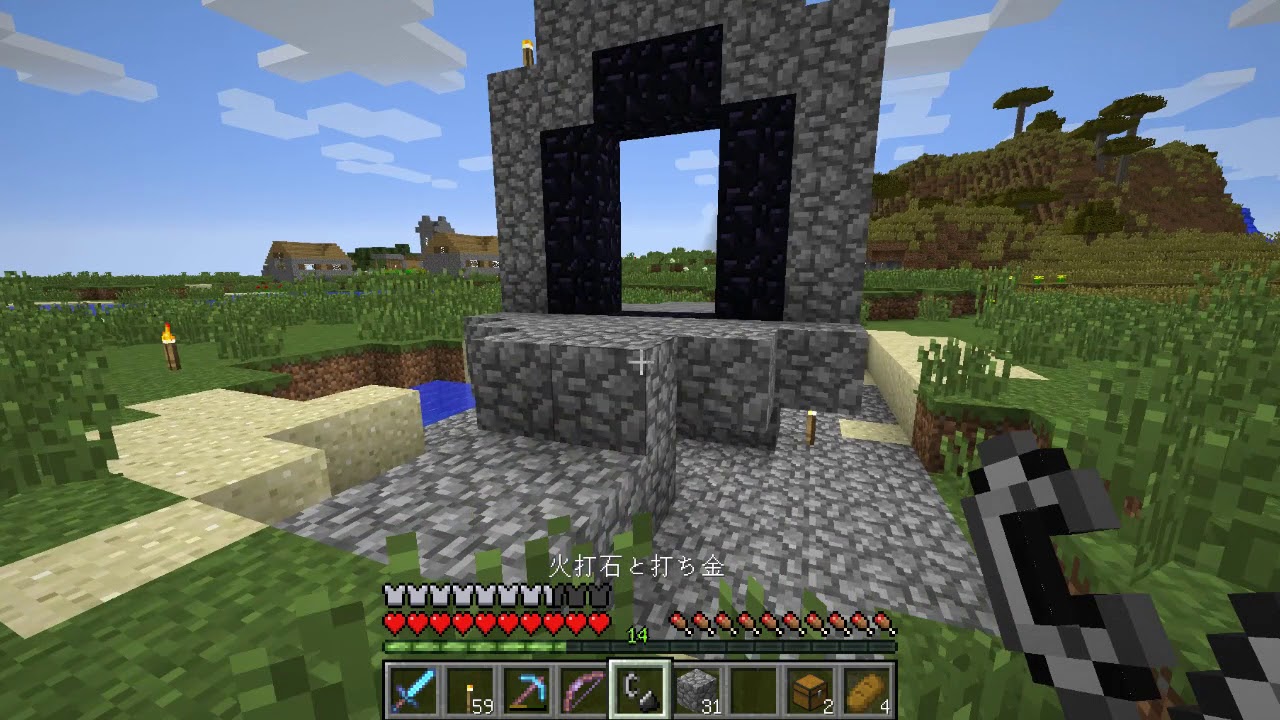Click the crosshair at screen center

pyautogui.click(x=640, y=364)
